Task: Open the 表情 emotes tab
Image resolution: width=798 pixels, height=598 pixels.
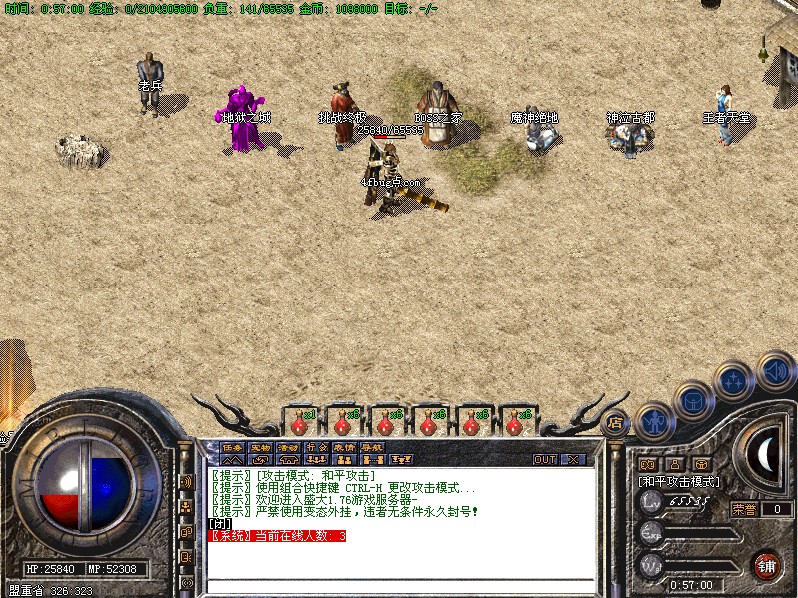Action: [344, 447]
